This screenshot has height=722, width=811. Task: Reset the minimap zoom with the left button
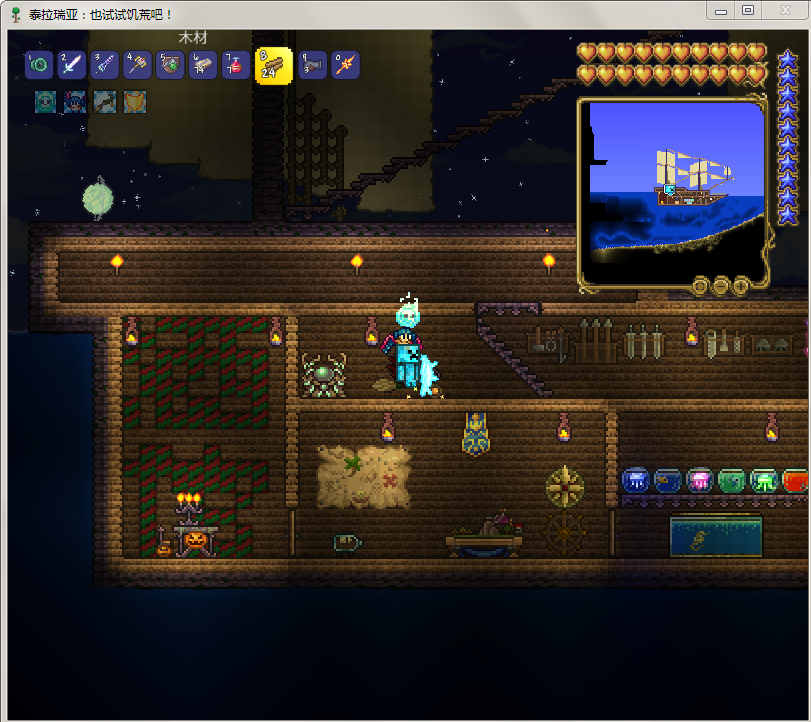pos(701,286)
